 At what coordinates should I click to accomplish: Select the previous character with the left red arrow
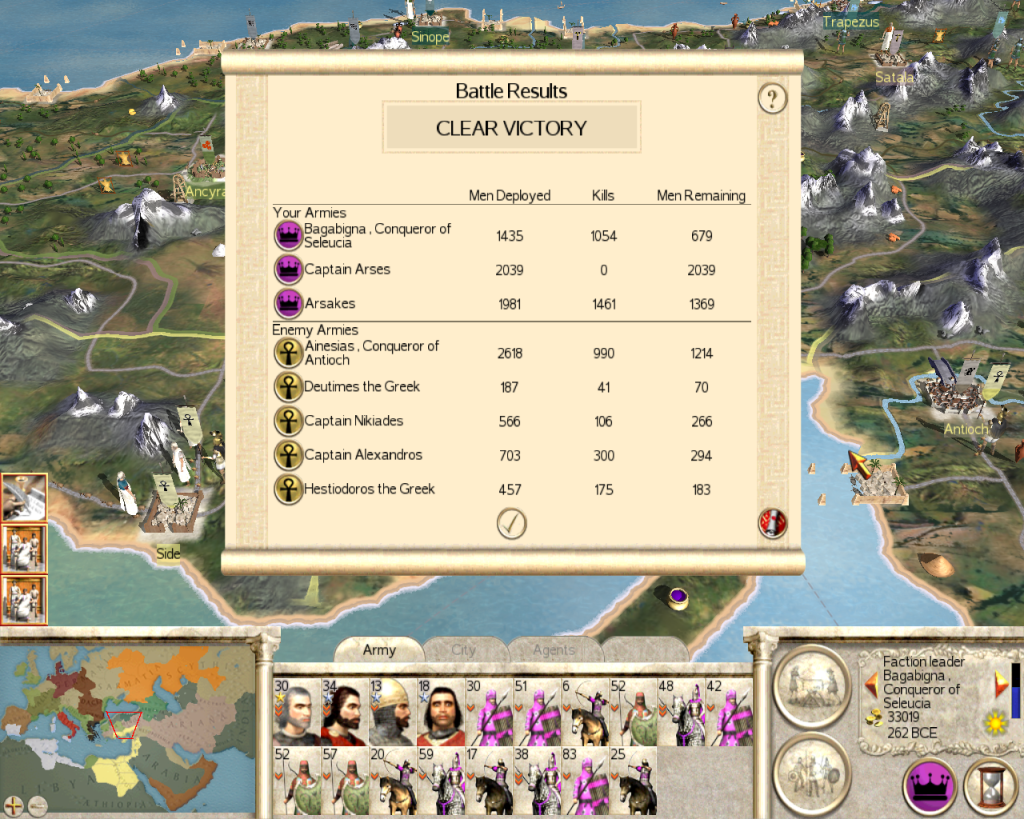(871, 684)
